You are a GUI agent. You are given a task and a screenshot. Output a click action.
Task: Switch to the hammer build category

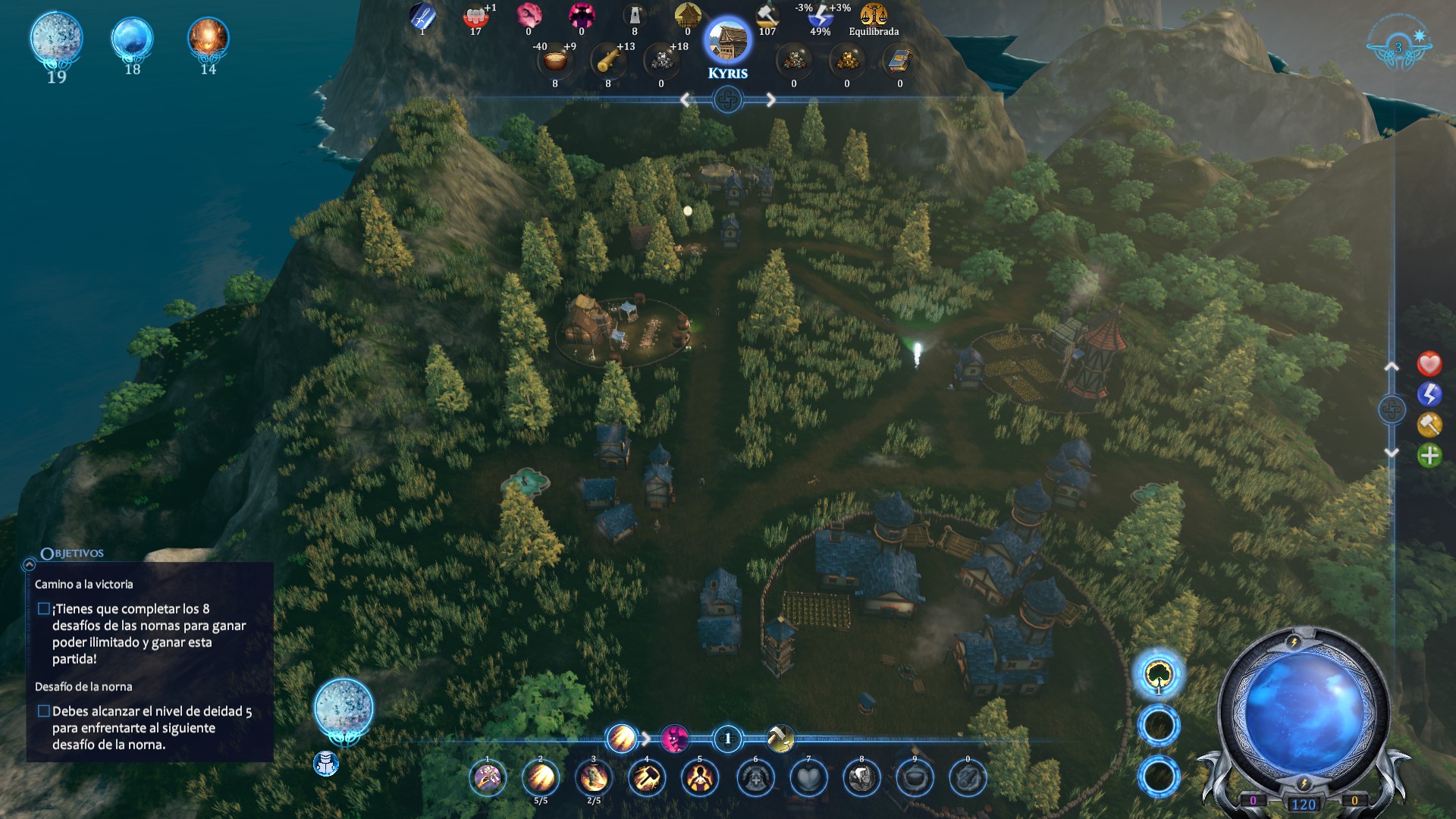pos(780,738)
